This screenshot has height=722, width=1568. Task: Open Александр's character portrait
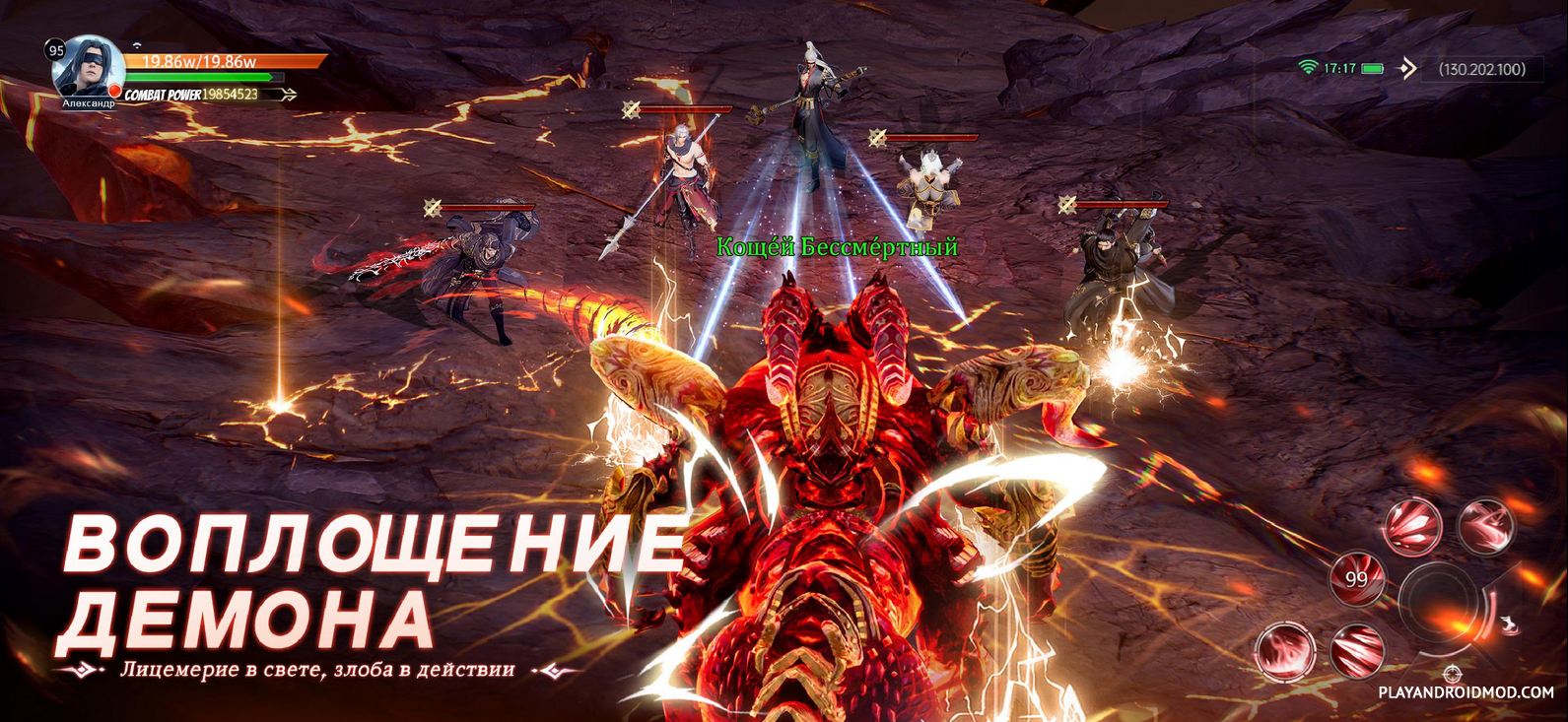[x=87, y=67]
